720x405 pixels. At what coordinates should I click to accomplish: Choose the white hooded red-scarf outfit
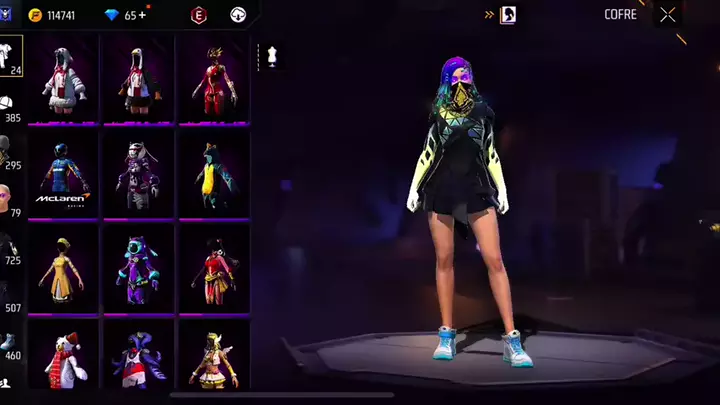[x=62, y=80]
